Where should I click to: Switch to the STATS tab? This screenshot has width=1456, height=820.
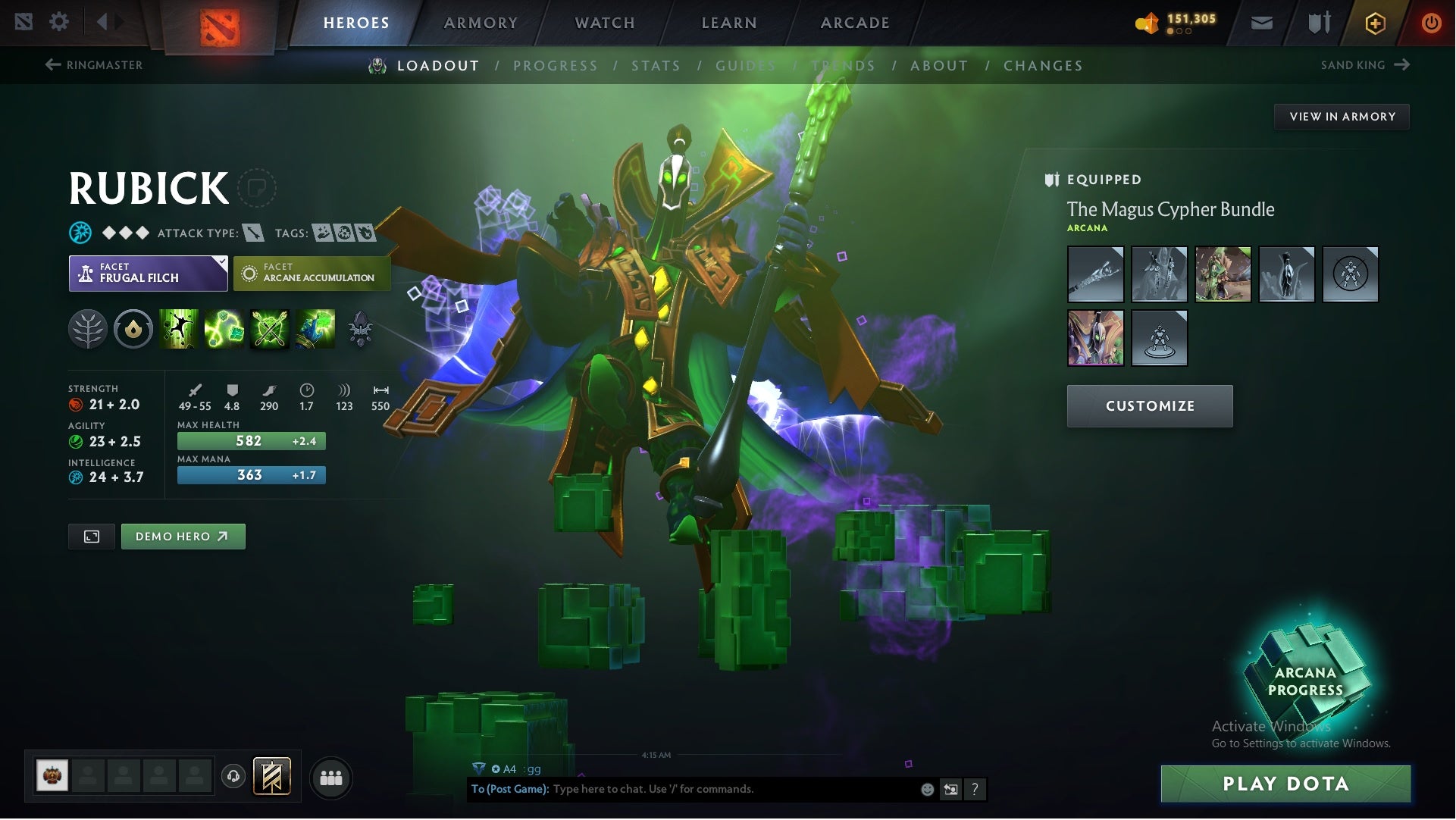click(x=656, y=66)
